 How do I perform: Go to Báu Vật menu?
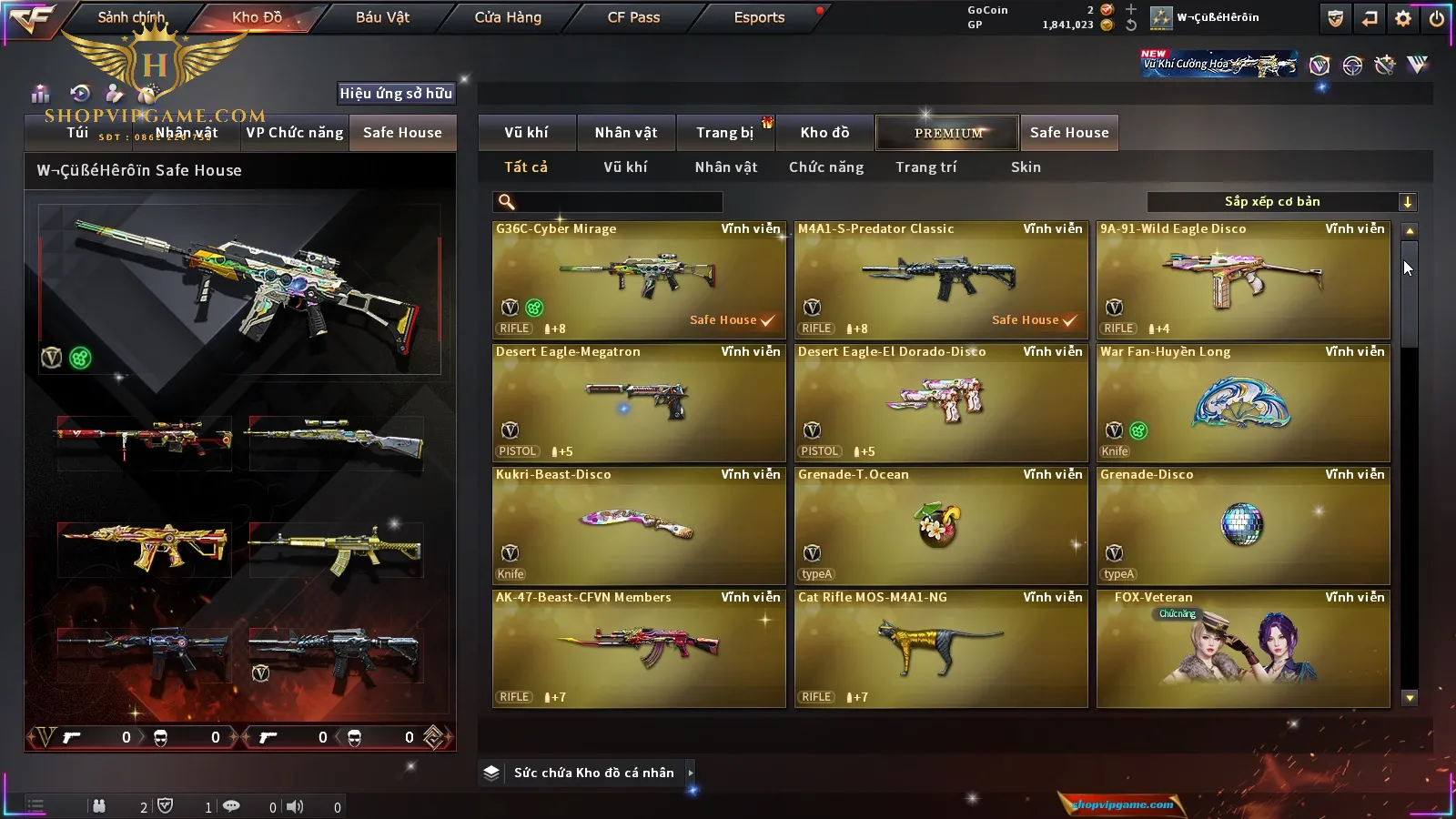382,17
